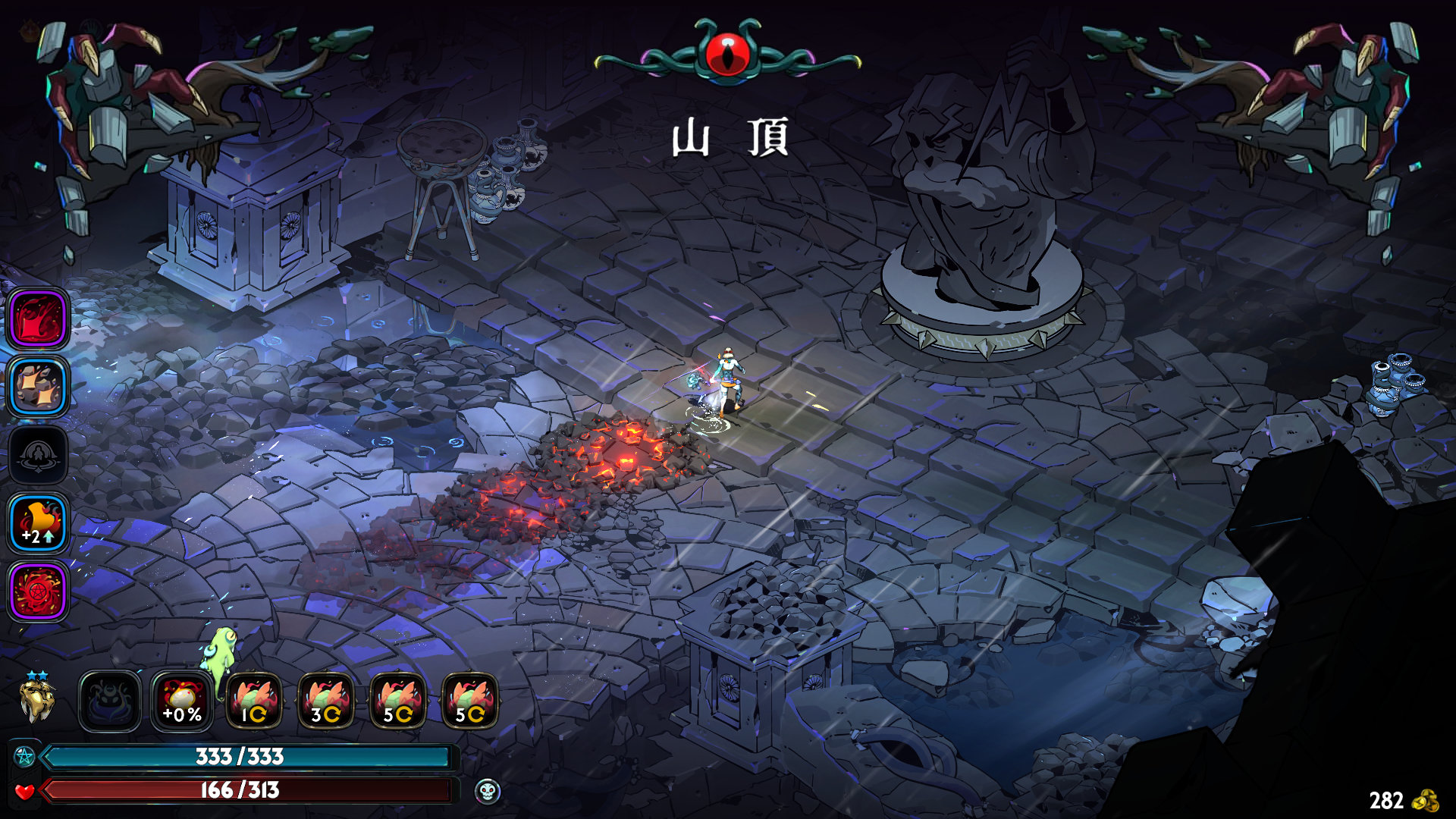Select the winged shell item with 1 recharge

pyautogui.click(x=254, y=701)
